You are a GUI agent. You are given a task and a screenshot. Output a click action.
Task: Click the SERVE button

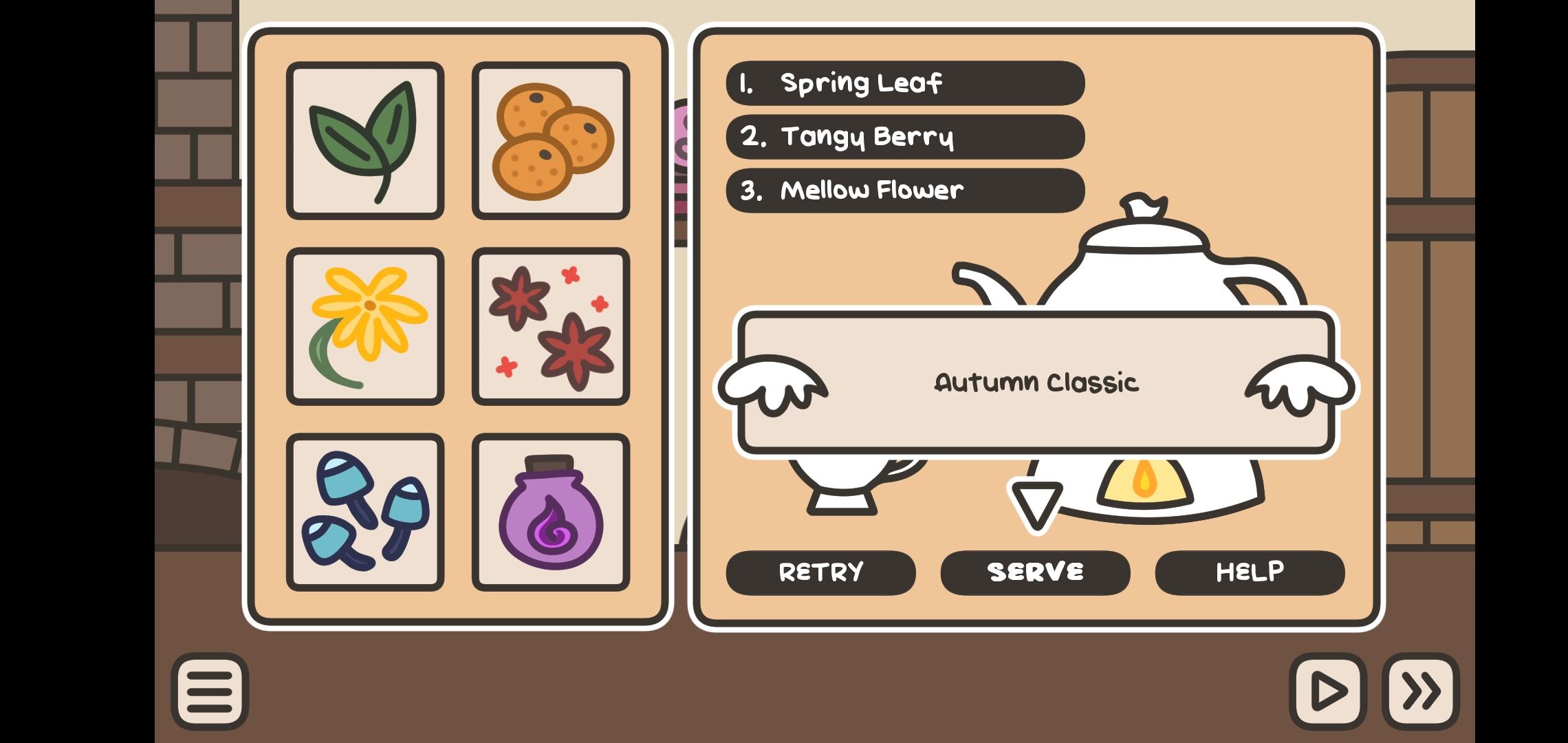tap(1035, 572)
